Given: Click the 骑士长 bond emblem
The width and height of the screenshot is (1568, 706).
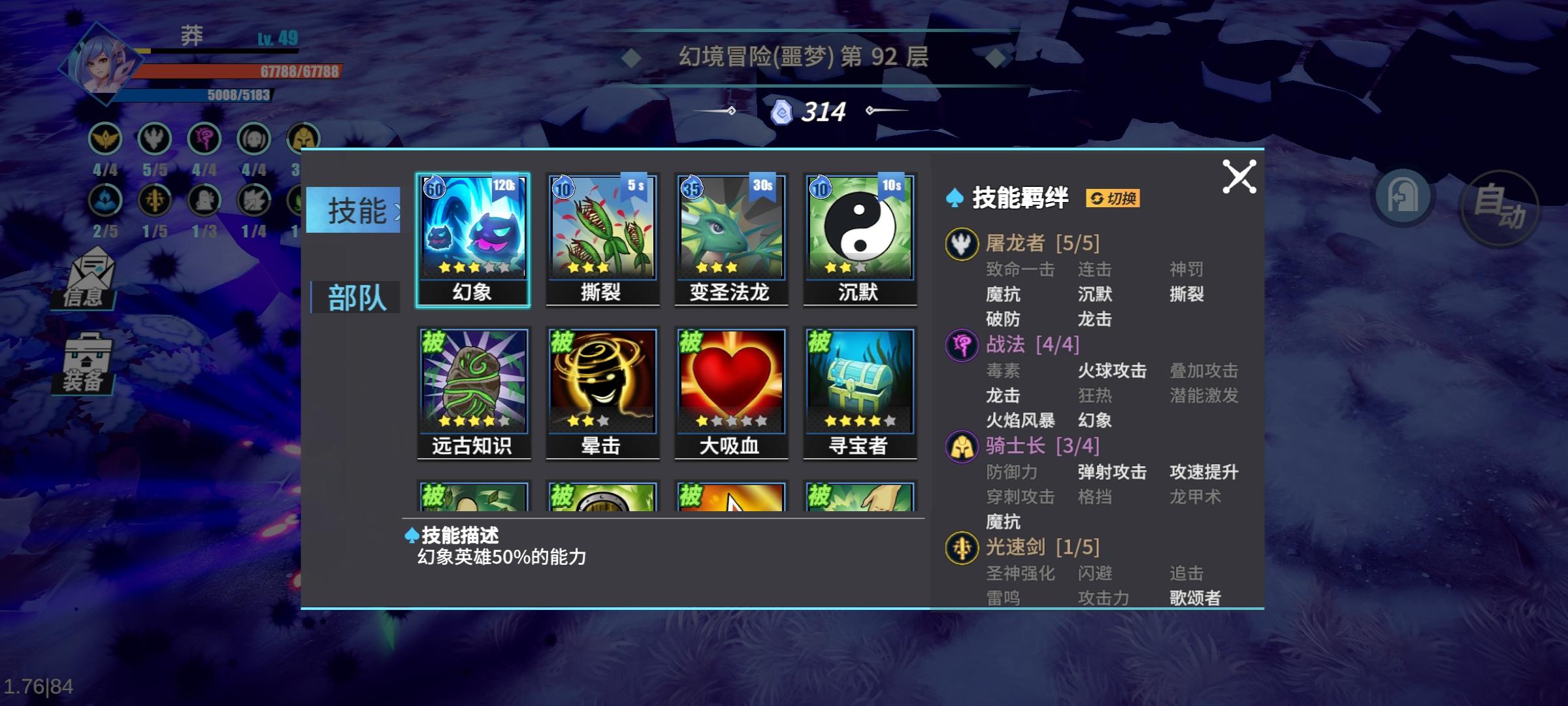Looking at the screenshot, I should 962,445.
